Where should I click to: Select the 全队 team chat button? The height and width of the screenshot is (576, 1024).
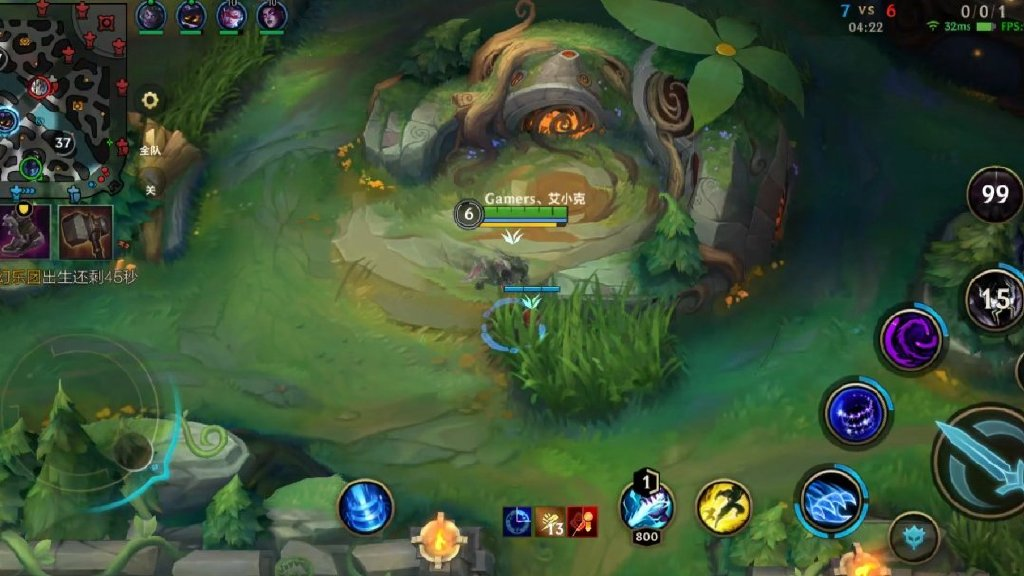click(150, 149)
